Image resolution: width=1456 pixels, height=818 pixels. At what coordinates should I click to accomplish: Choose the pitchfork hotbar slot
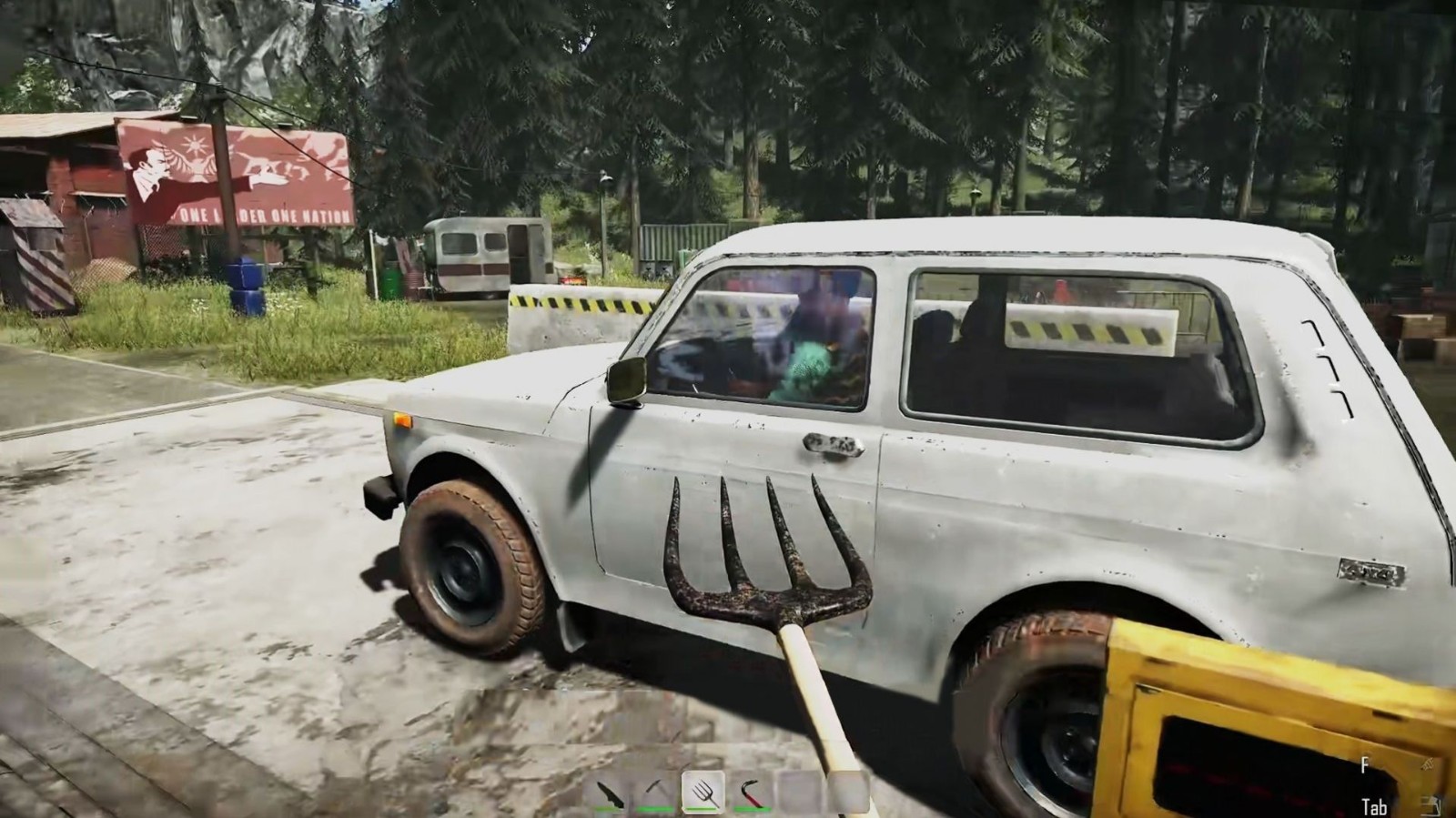click(703, 793)
